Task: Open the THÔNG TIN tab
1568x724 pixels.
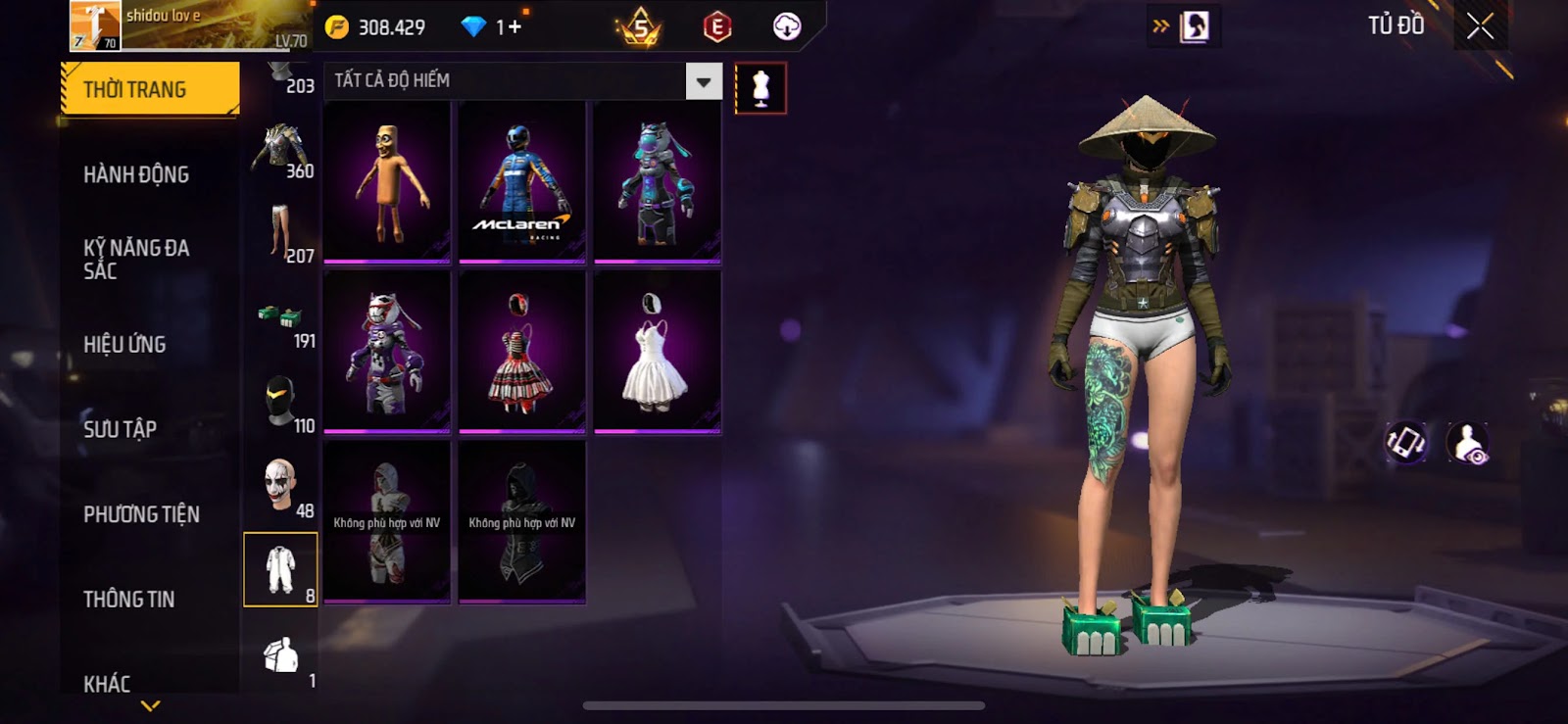Action: point(128,599)
